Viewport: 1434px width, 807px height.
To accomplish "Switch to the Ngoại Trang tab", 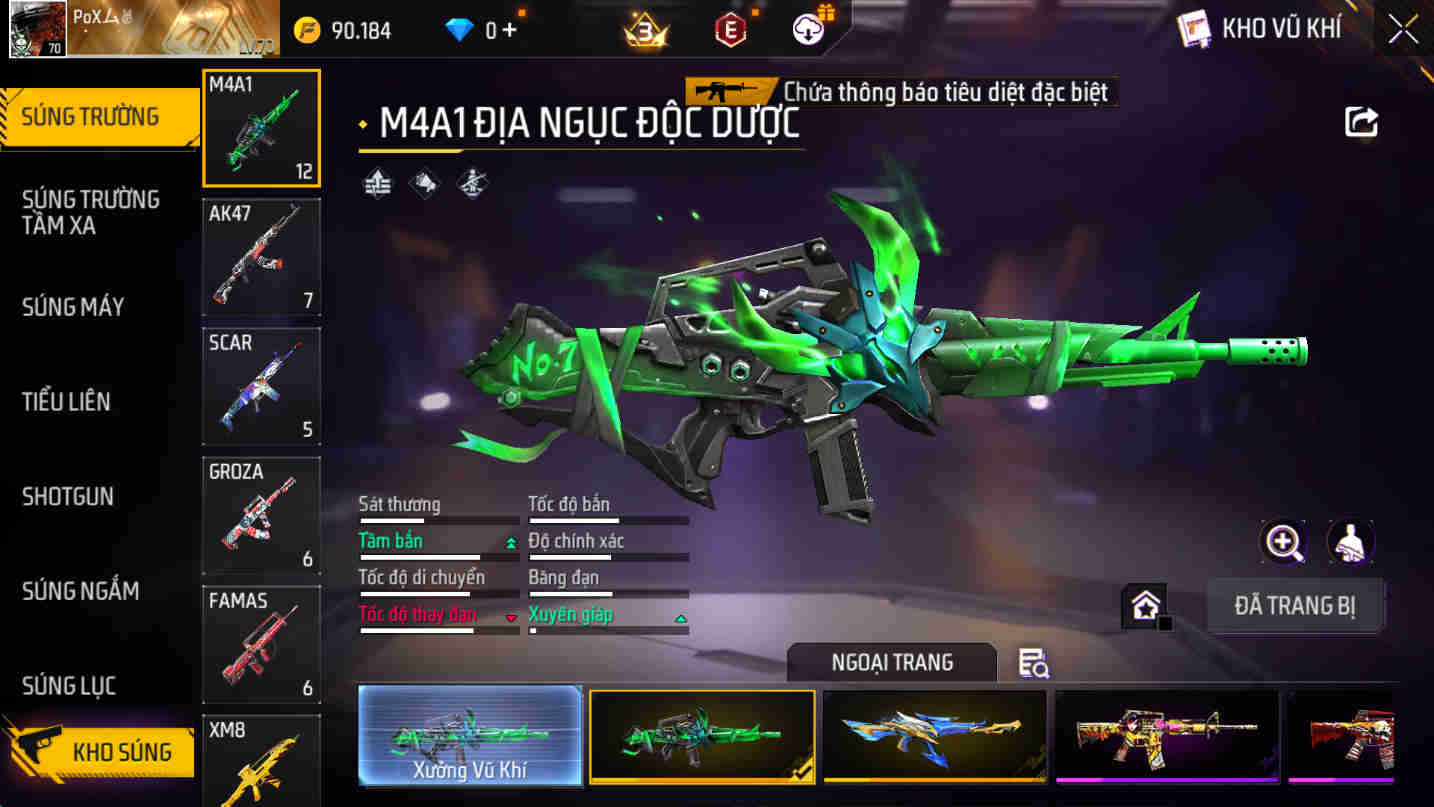I will (890, 662).
